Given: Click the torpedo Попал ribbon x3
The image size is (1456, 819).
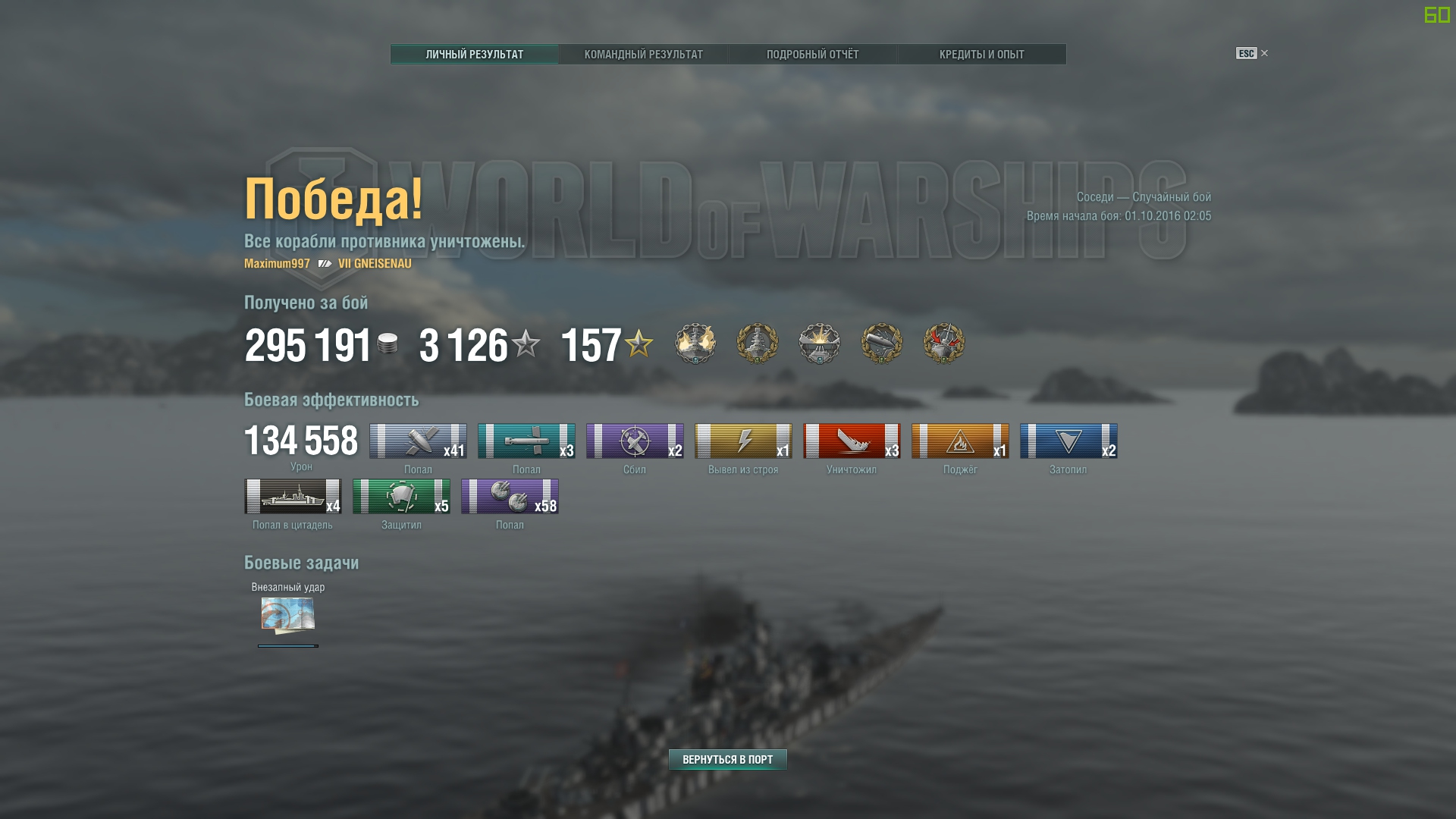Looking at the screenshot, I should pos(526,441).
